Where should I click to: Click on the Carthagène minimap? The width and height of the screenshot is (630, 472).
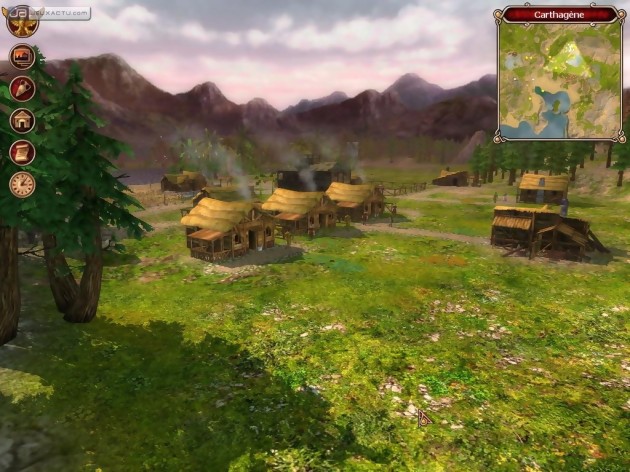[x=560, y=82]
